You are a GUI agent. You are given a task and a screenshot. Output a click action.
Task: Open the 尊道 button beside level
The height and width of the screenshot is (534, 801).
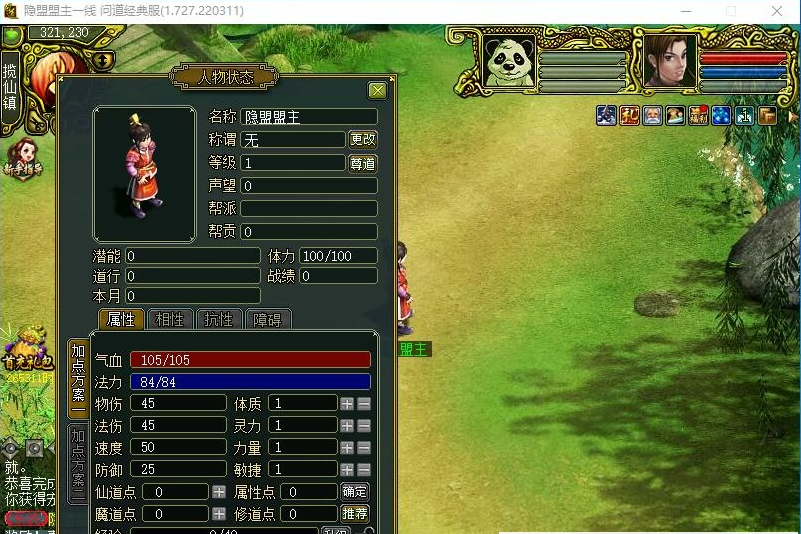coord(363,163)
